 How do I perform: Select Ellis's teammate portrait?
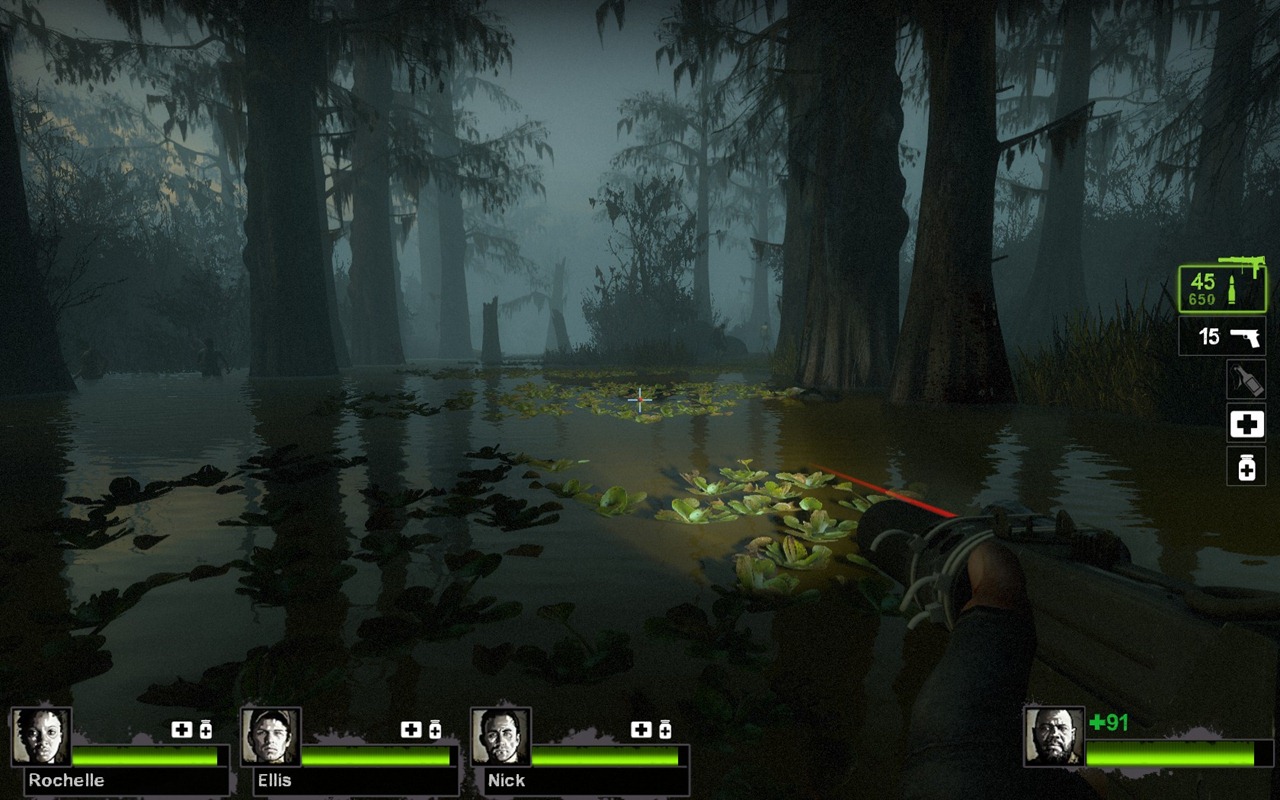(x=271, y=737)
